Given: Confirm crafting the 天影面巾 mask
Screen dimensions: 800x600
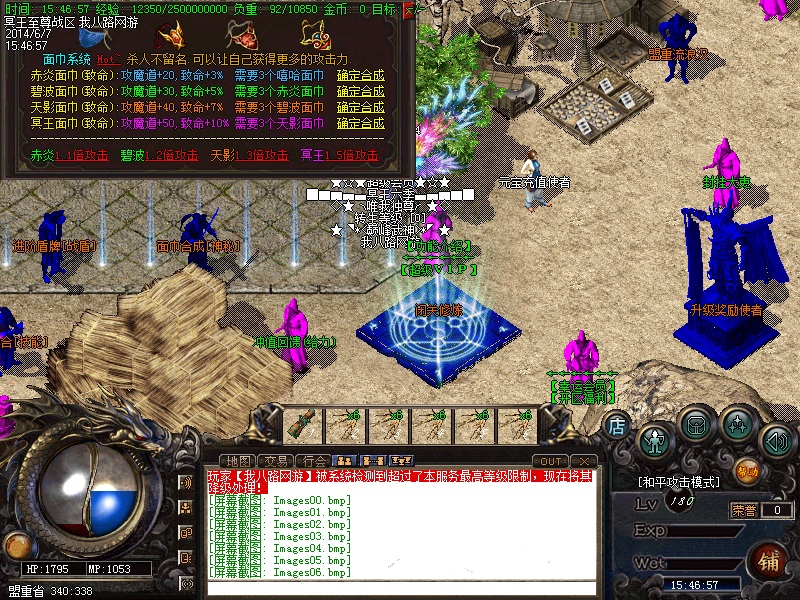Looking at the screenshot, I should (x=360, y=107).
